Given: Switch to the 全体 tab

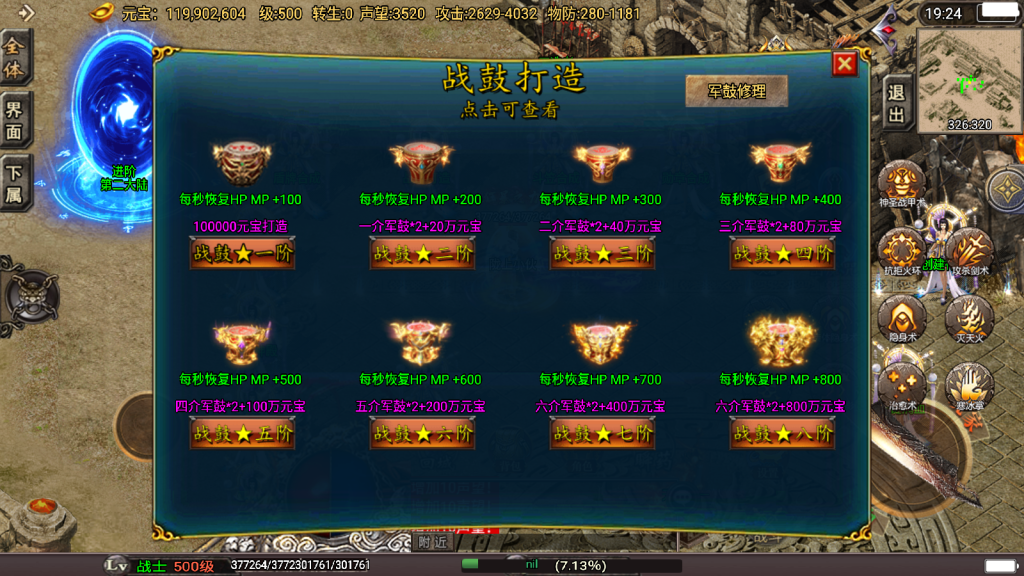Looking at the screenshot, I should coord(15,58).
